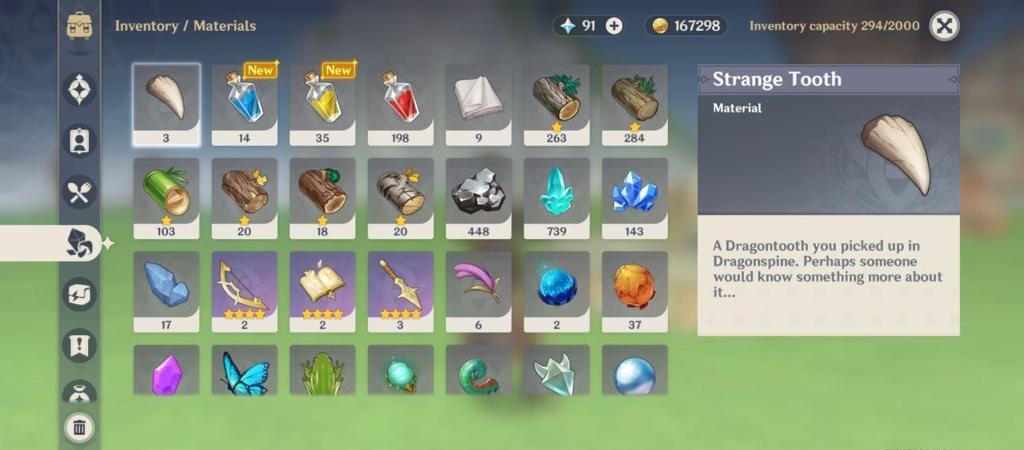Select the Strange Tooth item slot
The image size is (1024, 450).
point(166,104)
